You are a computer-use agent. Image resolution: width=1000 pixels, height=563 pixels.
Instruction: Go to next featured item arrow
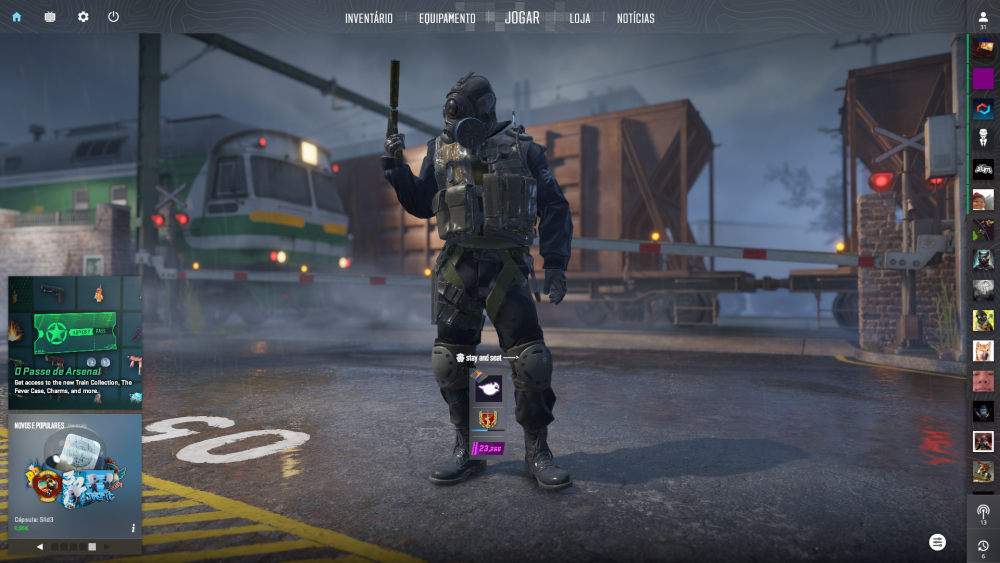pos(108,547)
